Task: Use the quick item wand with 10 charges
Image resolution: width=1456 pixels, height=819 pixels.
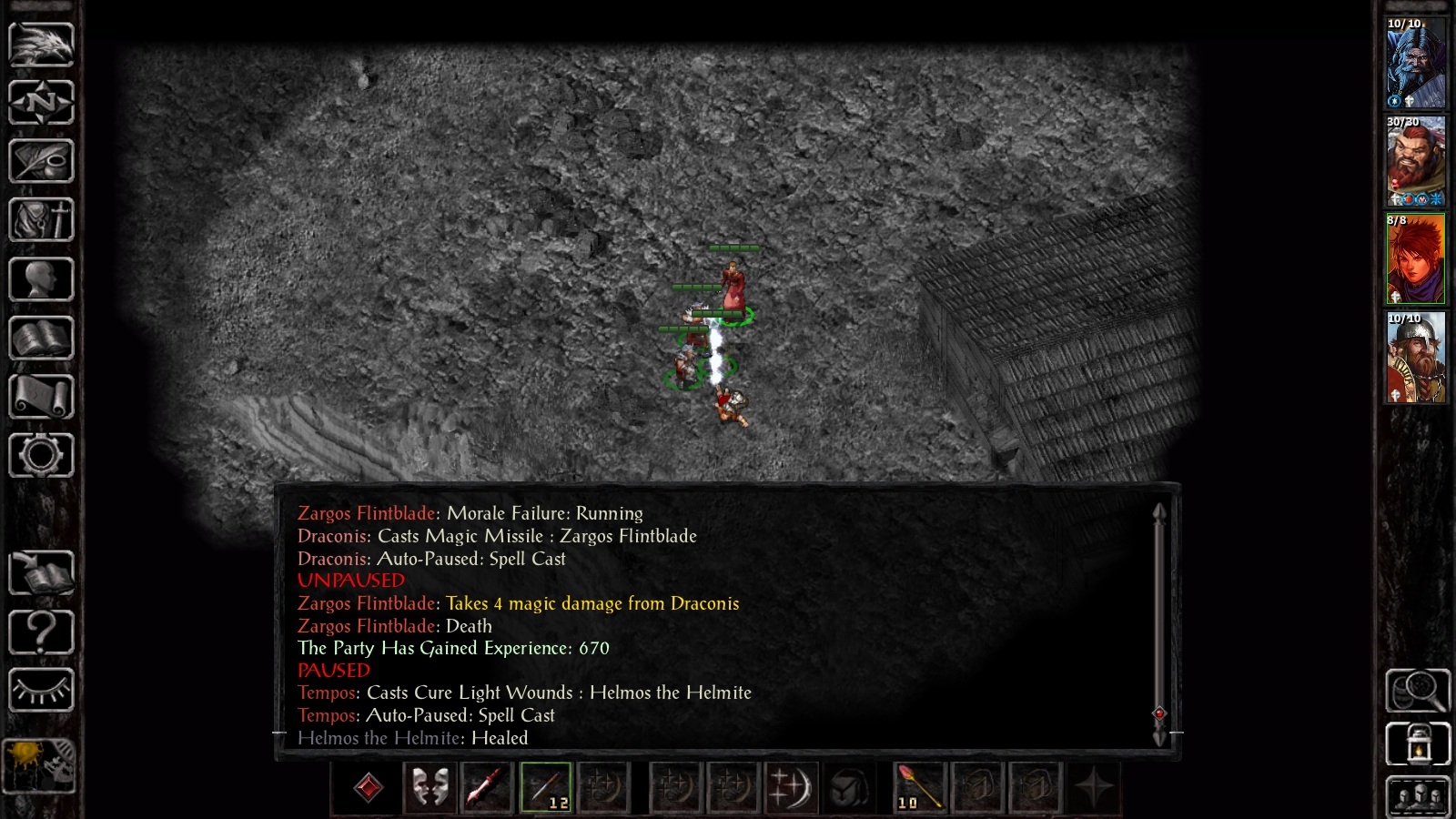Action: [920, 787]
